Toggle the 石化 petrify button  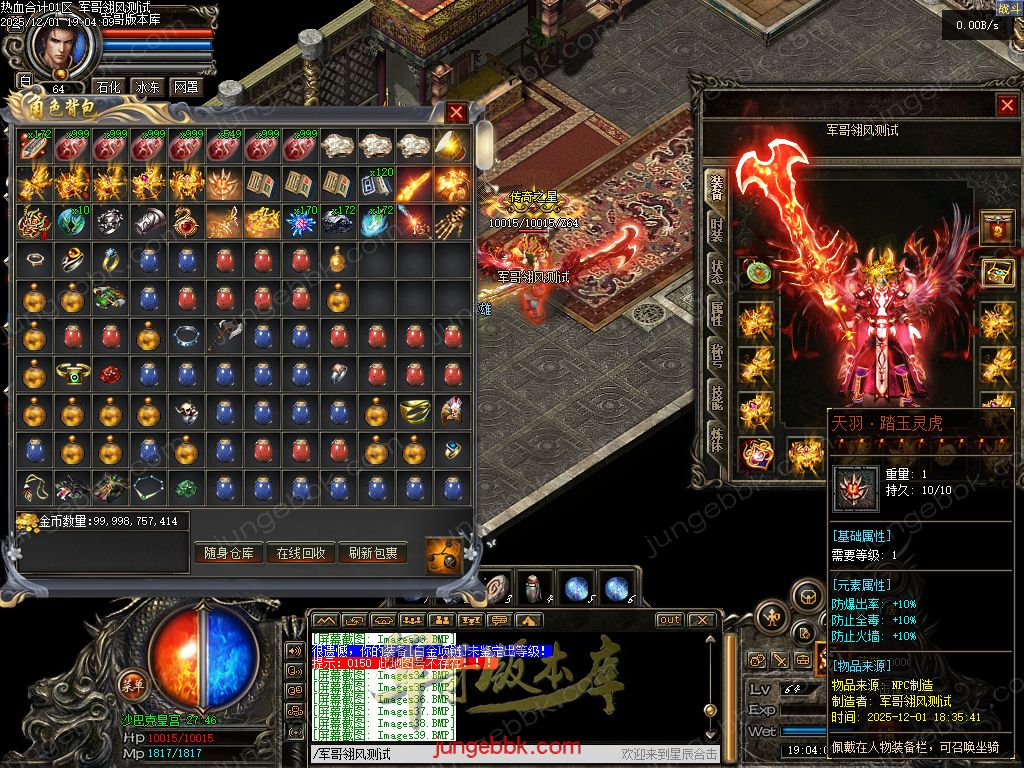pyautogui.click(x=107, y=87)
